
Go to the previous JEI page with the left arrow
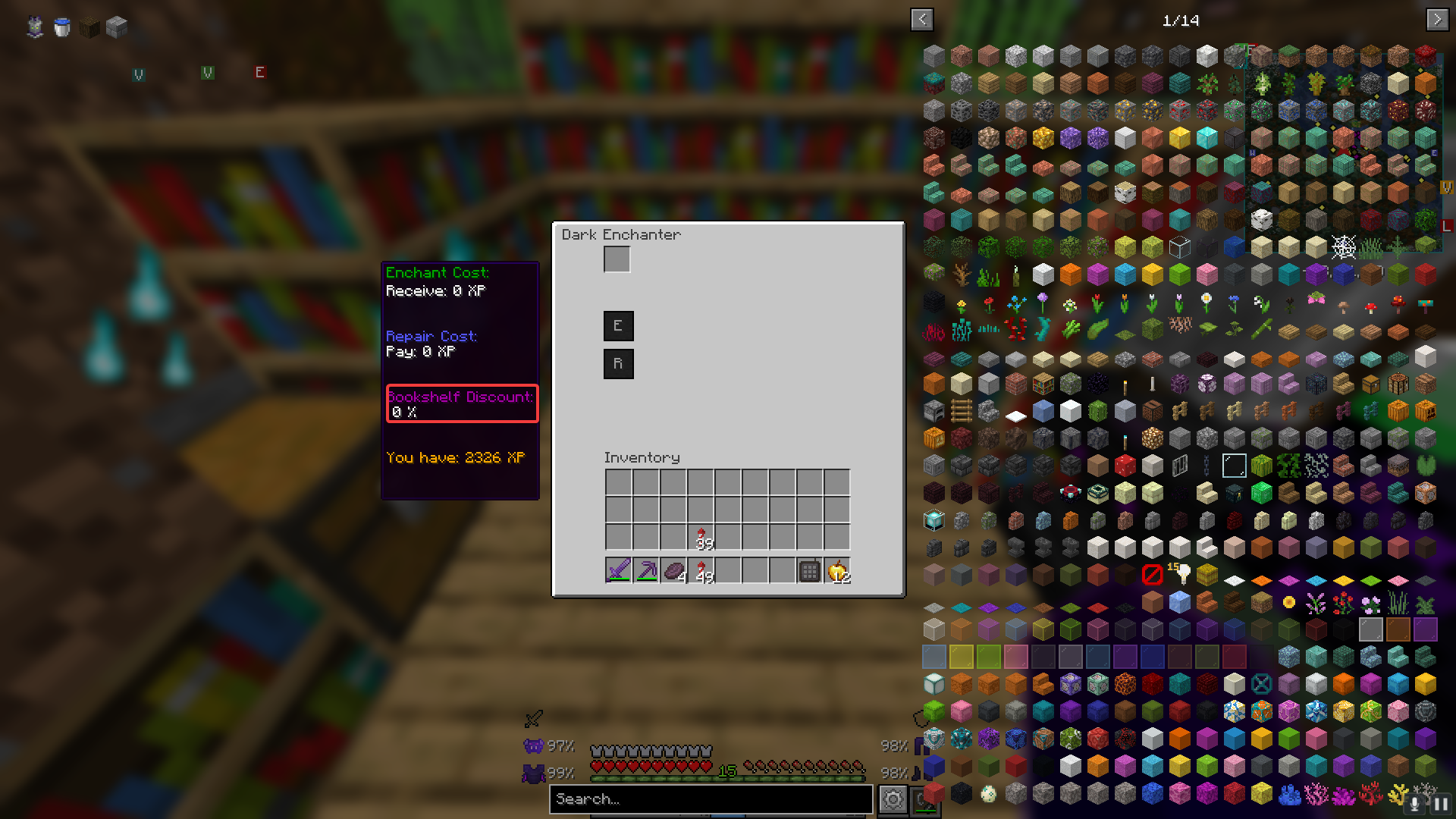point(922,20)
